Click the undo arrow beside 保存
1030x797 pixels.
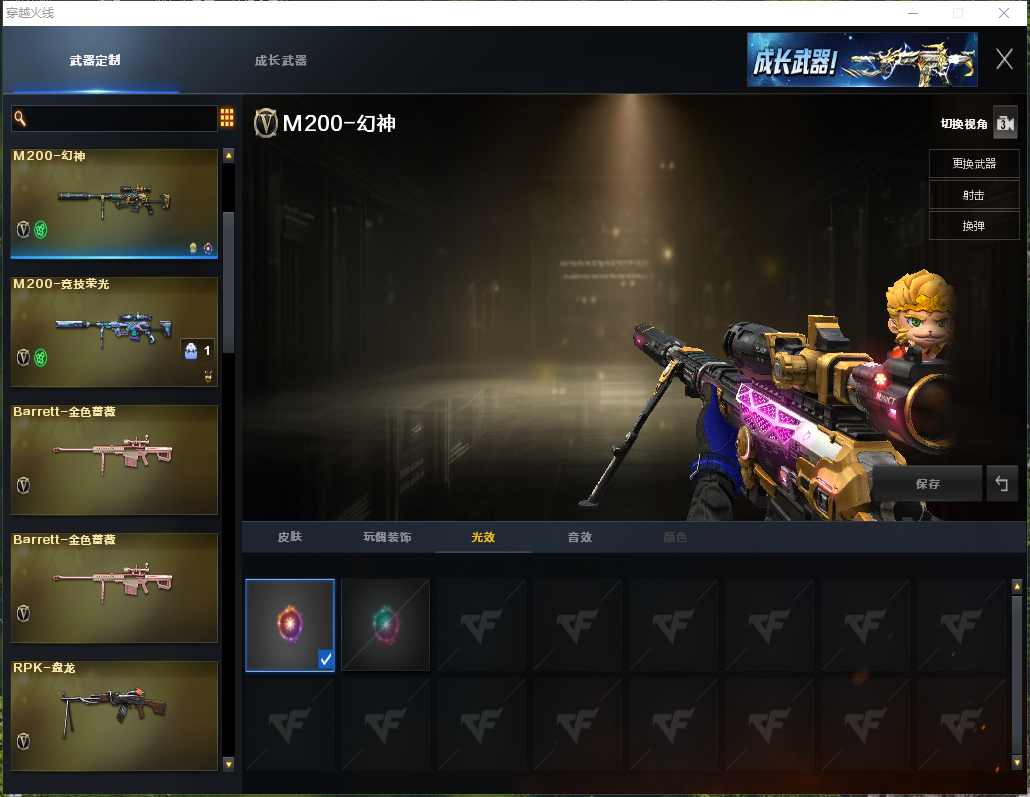(1001, 484)
